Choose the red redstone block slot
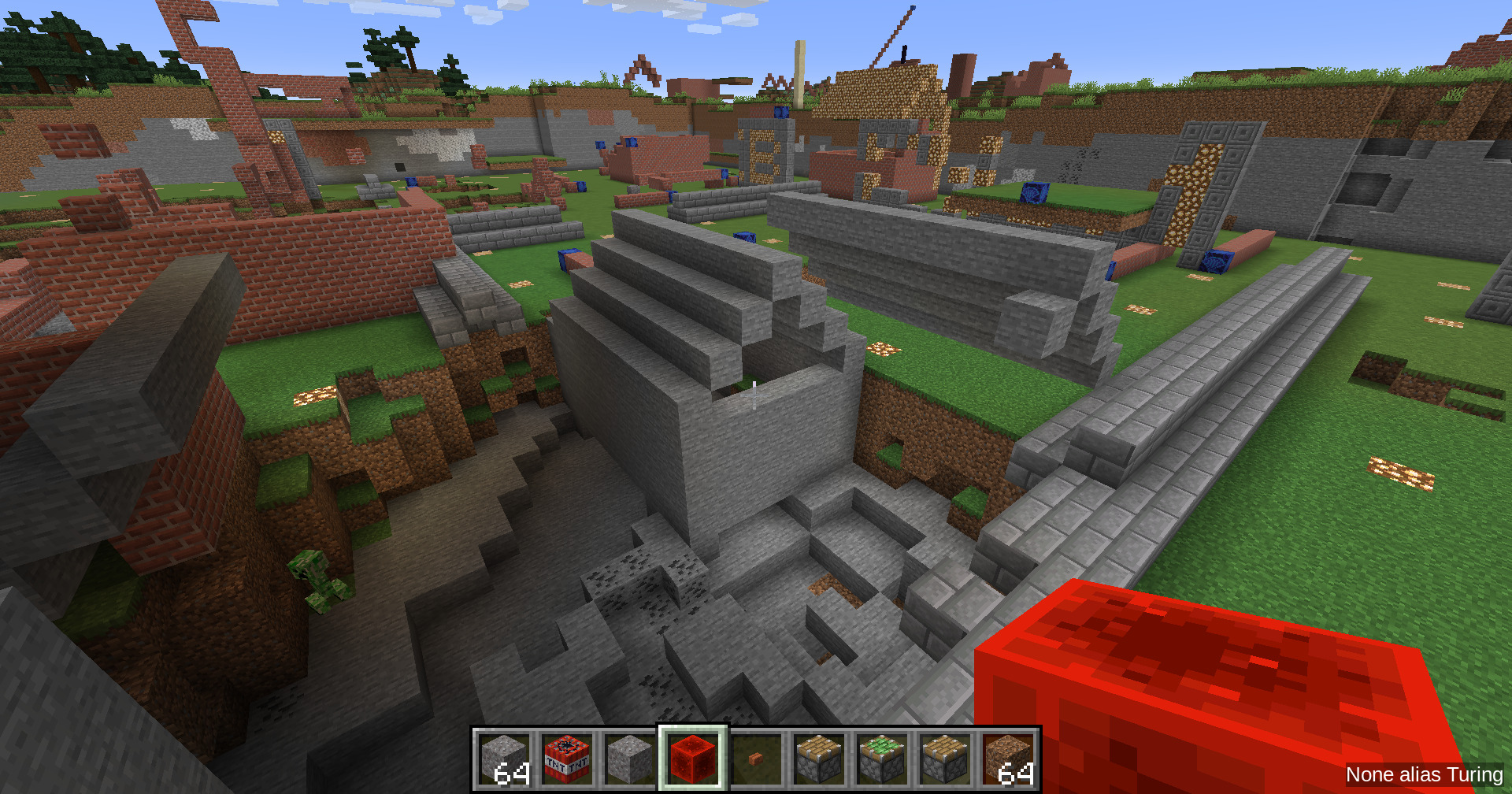 coord(693,759)
